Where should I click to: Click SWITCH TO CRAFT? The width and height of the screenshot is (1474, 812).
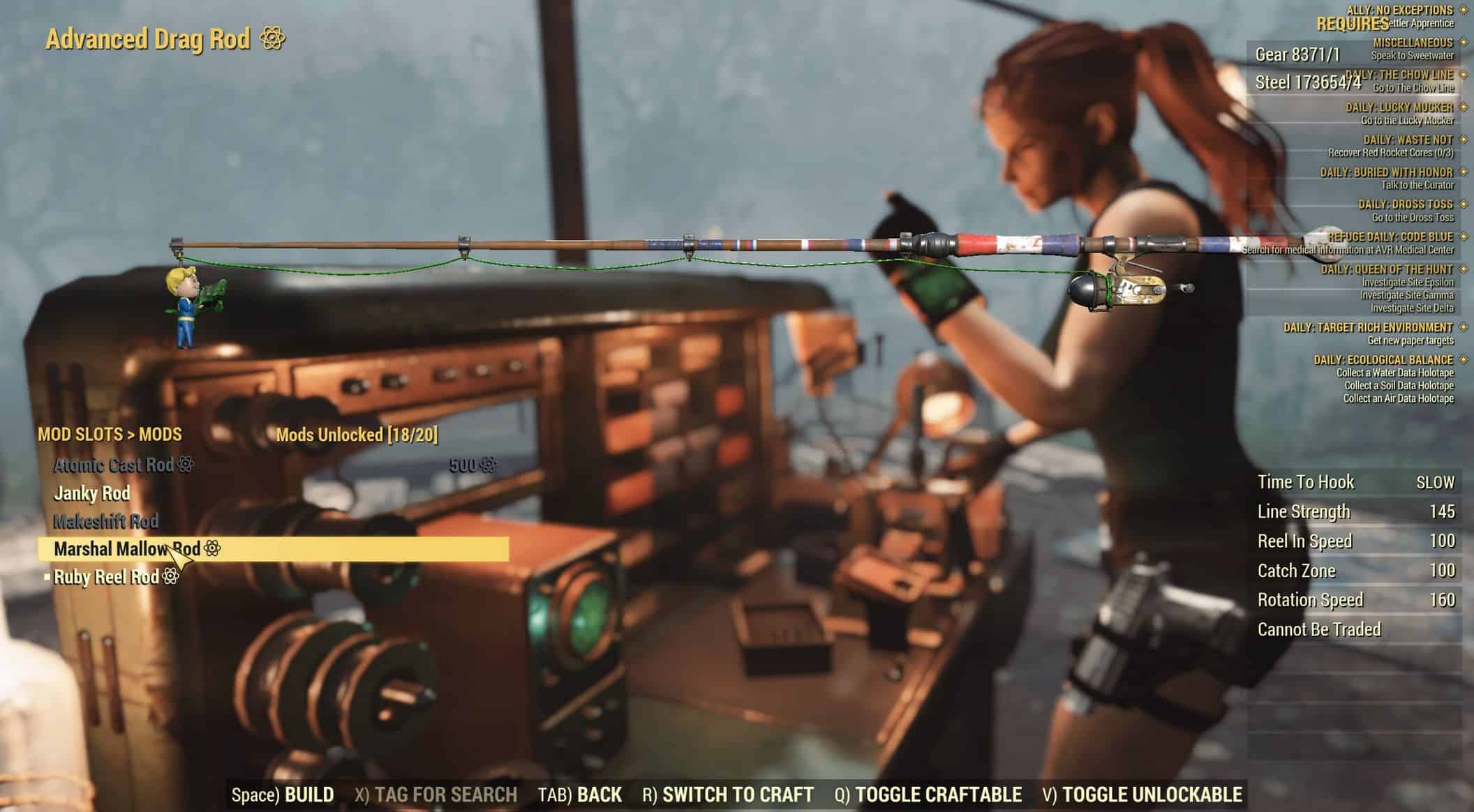(728, 795)
